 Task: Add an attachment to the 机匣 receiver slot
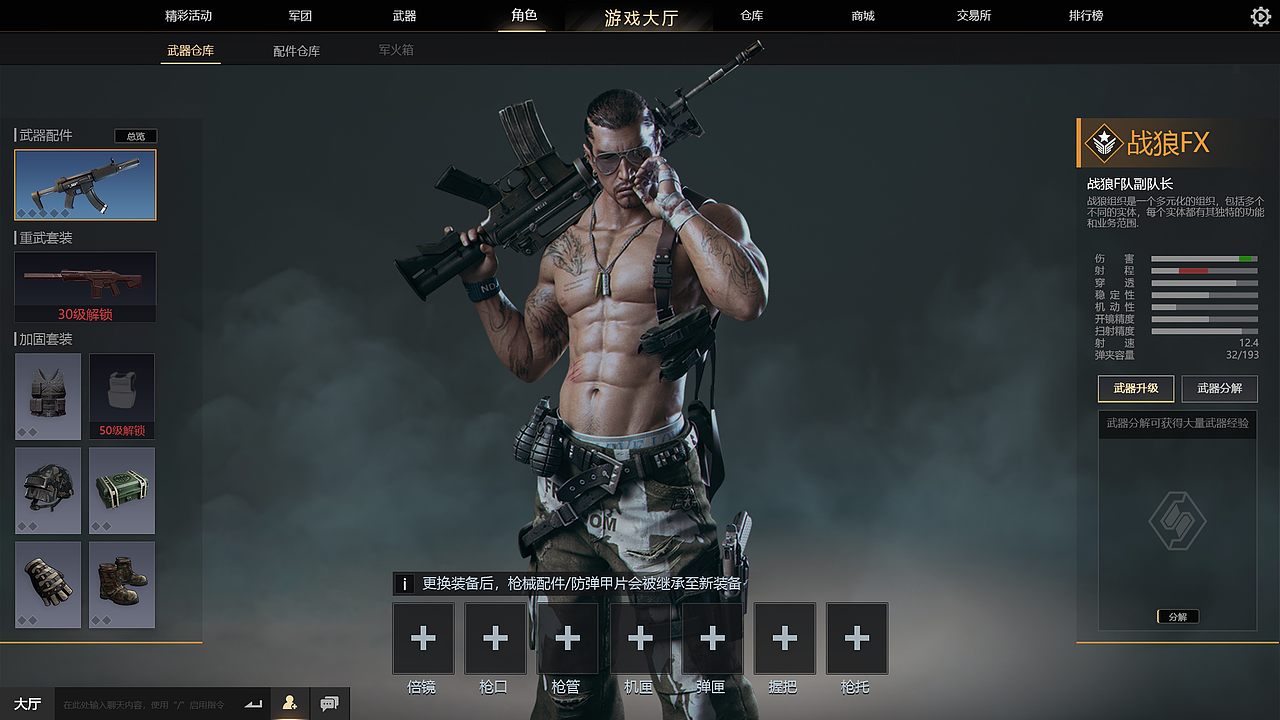pyautogui.click(x=639, y=637)
